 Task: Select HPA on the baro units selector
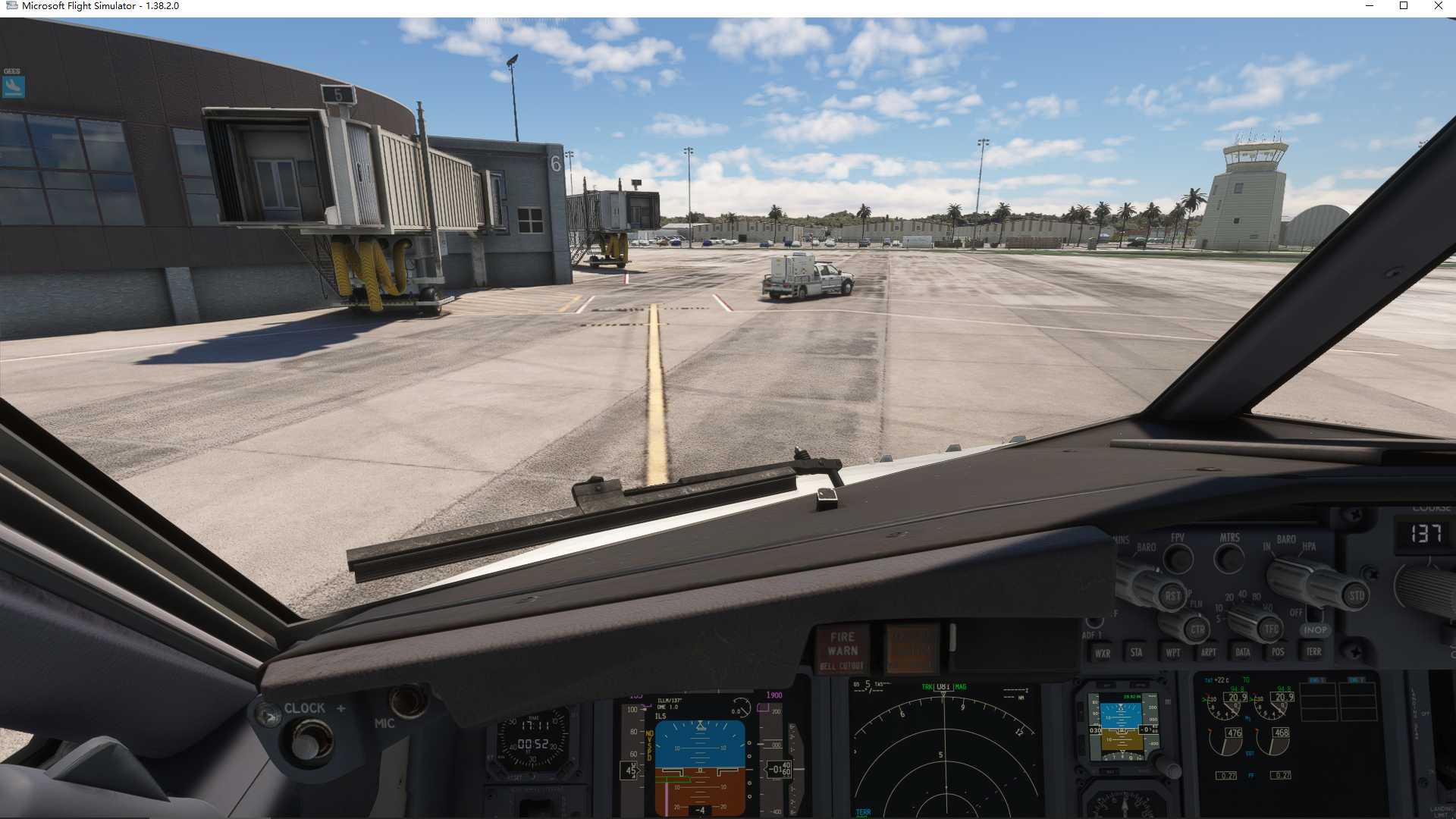[1310, 548]
